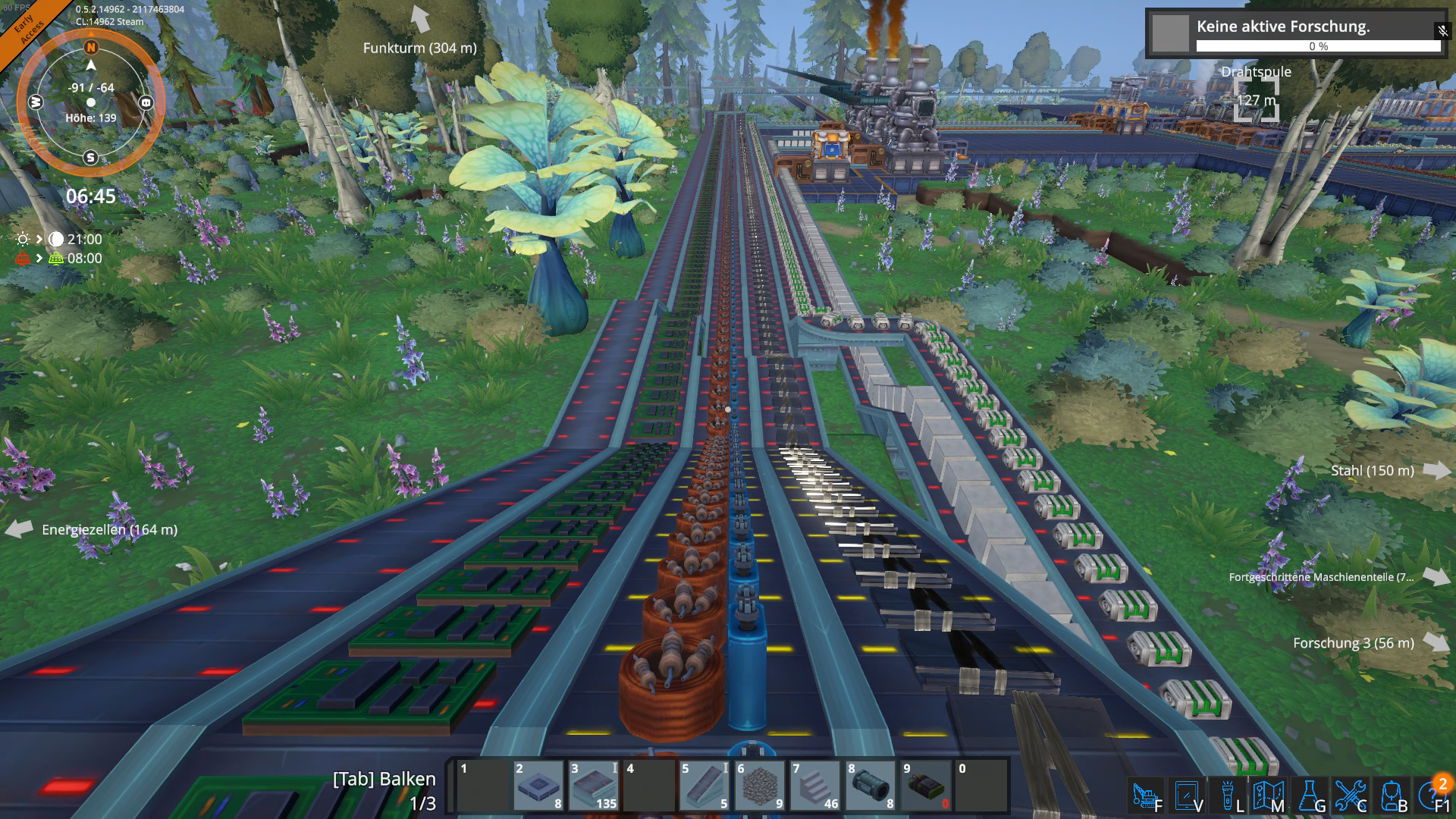Open the research flask icon
Viewport: 1456px width, 819px height.
click(x=1309, y=796)
